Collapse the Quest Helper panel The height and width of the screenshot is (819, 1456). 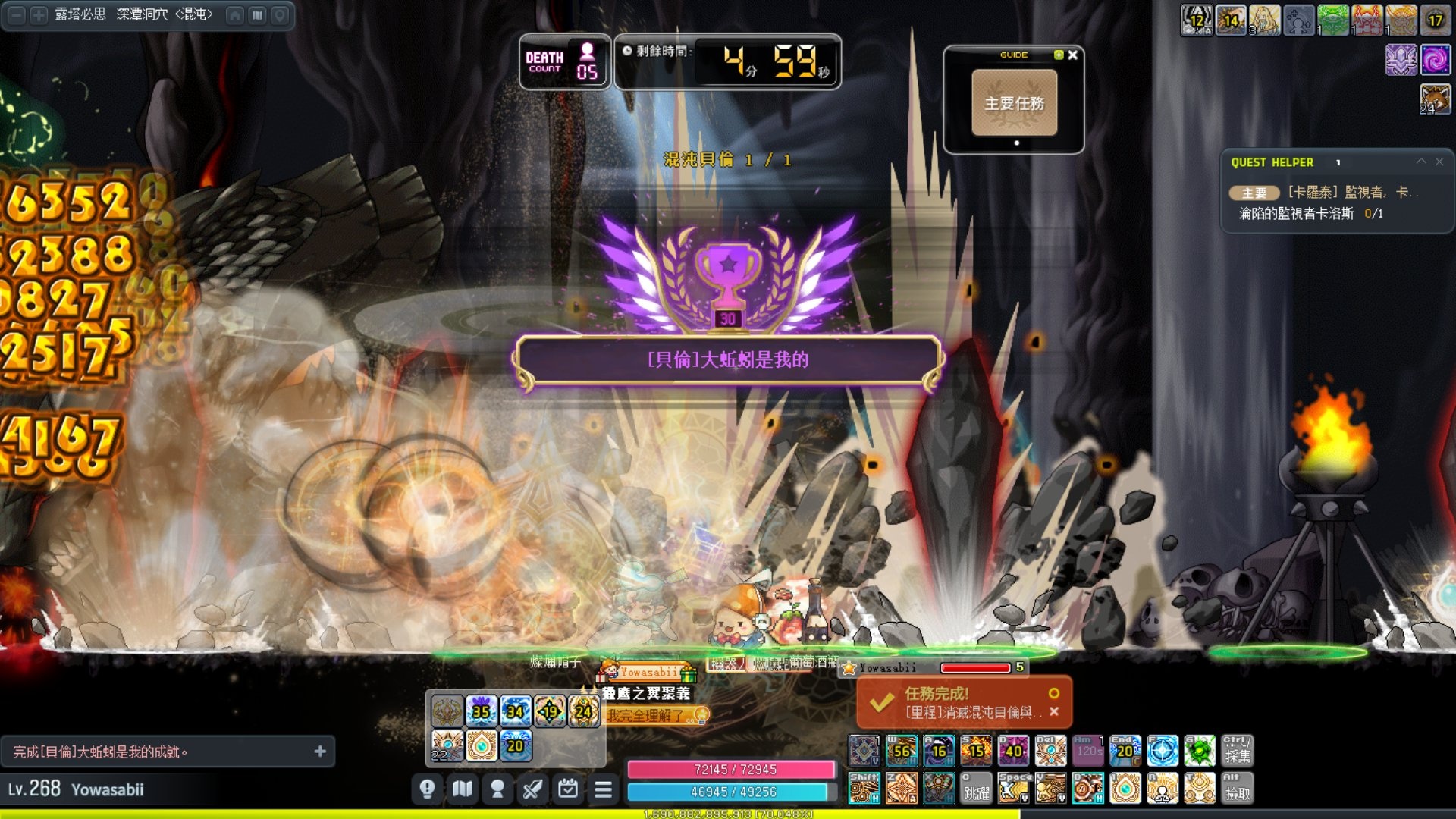pyautogui.click(x=1421, y=162)
